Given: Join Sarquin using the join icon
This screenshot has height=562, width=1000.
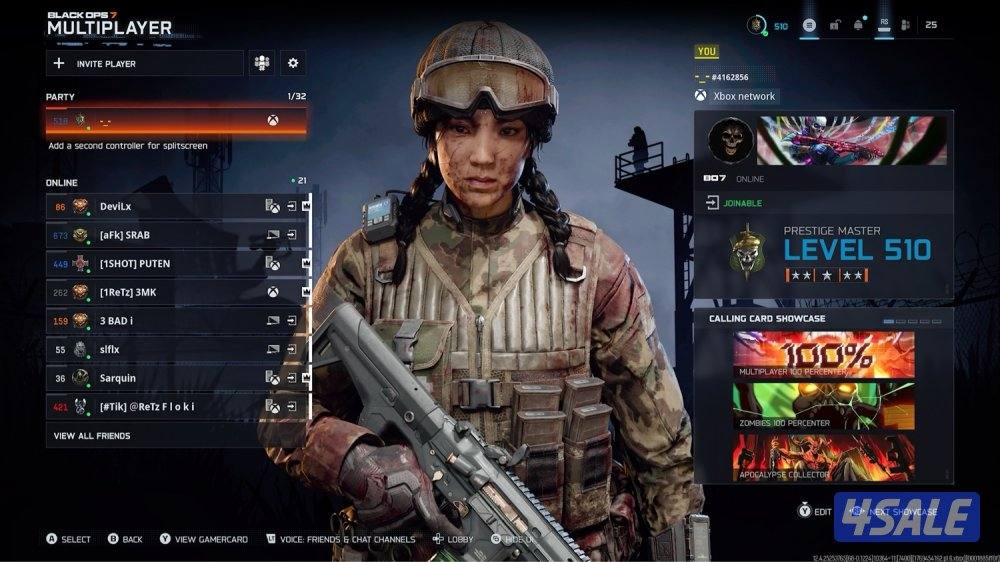Looking at the screenshot, I should tap(291, 378).
